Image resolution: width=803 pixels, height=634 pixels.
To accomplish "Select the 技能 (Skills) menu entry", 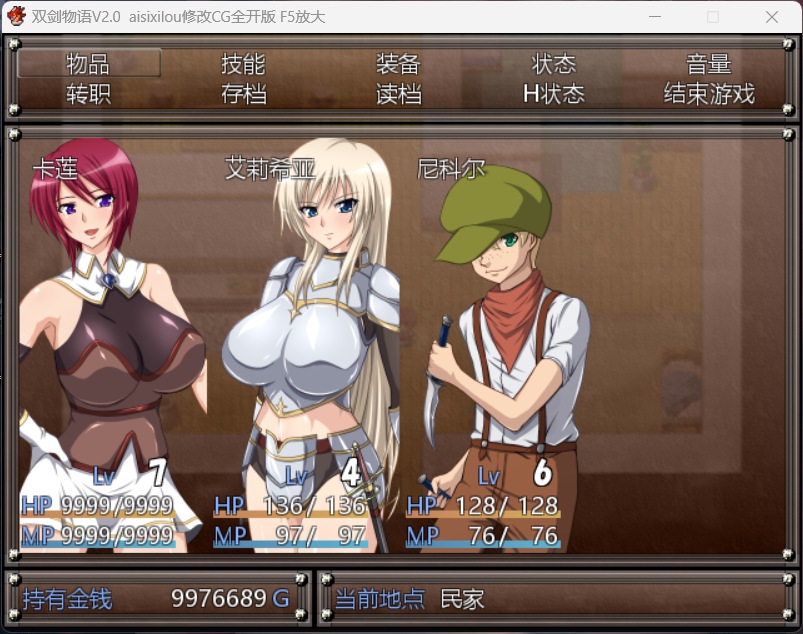I will point(243,64).
